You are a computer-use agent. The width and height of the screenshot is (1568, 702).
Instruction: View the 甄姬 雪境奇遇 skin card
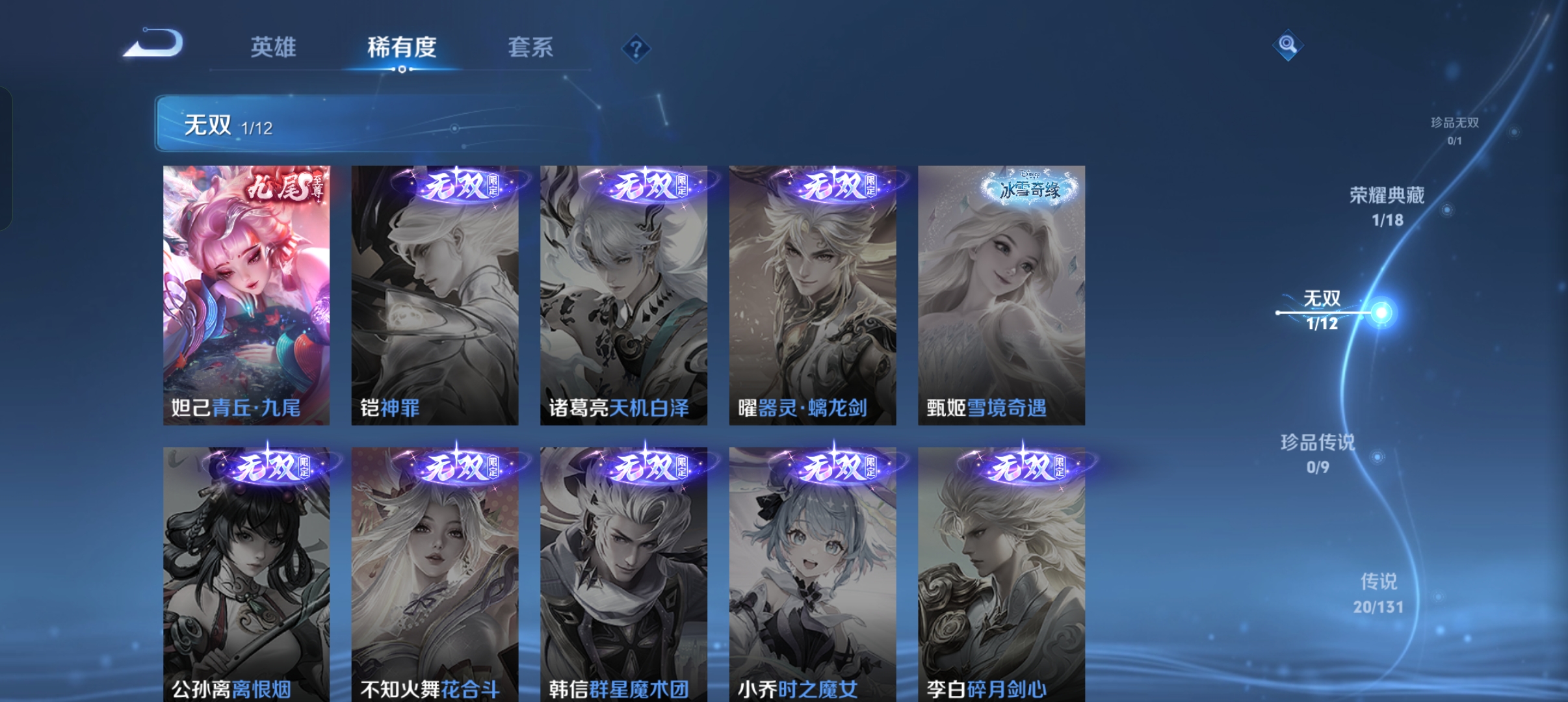[x=1001, y=296]
